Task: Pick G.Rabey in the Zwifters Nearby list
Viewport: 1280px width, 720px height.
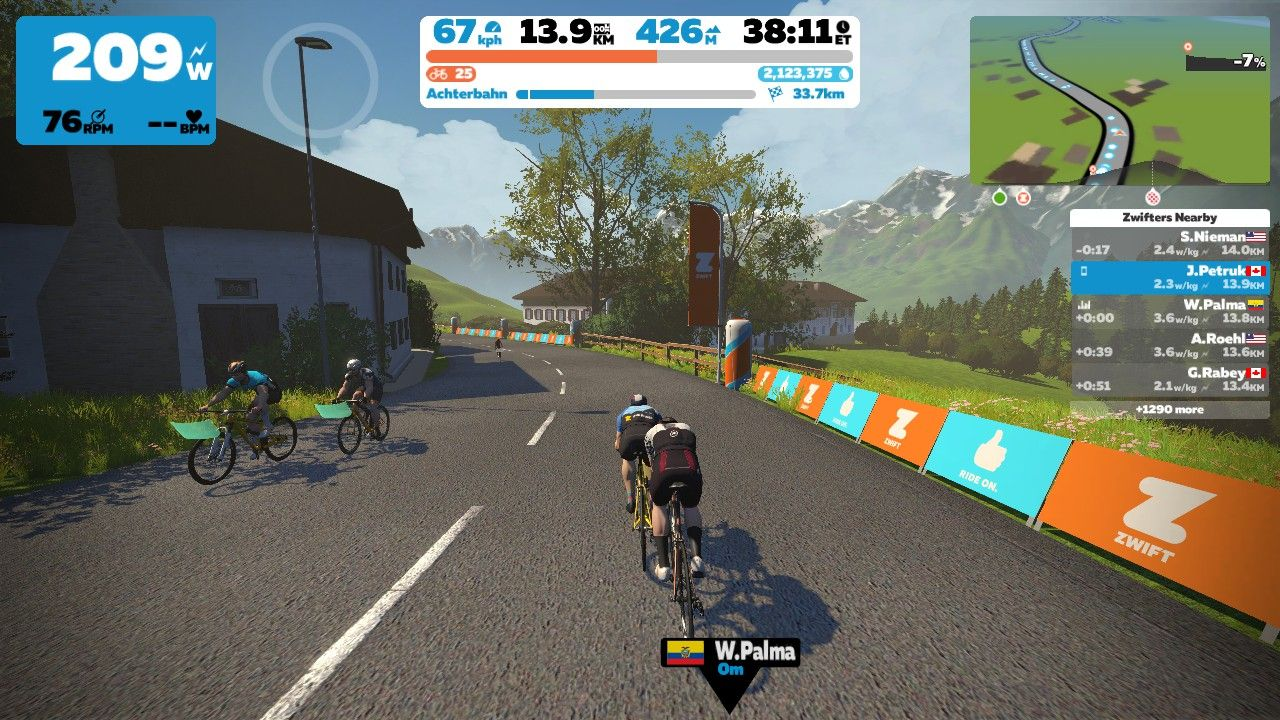Action: (1169, 379)
